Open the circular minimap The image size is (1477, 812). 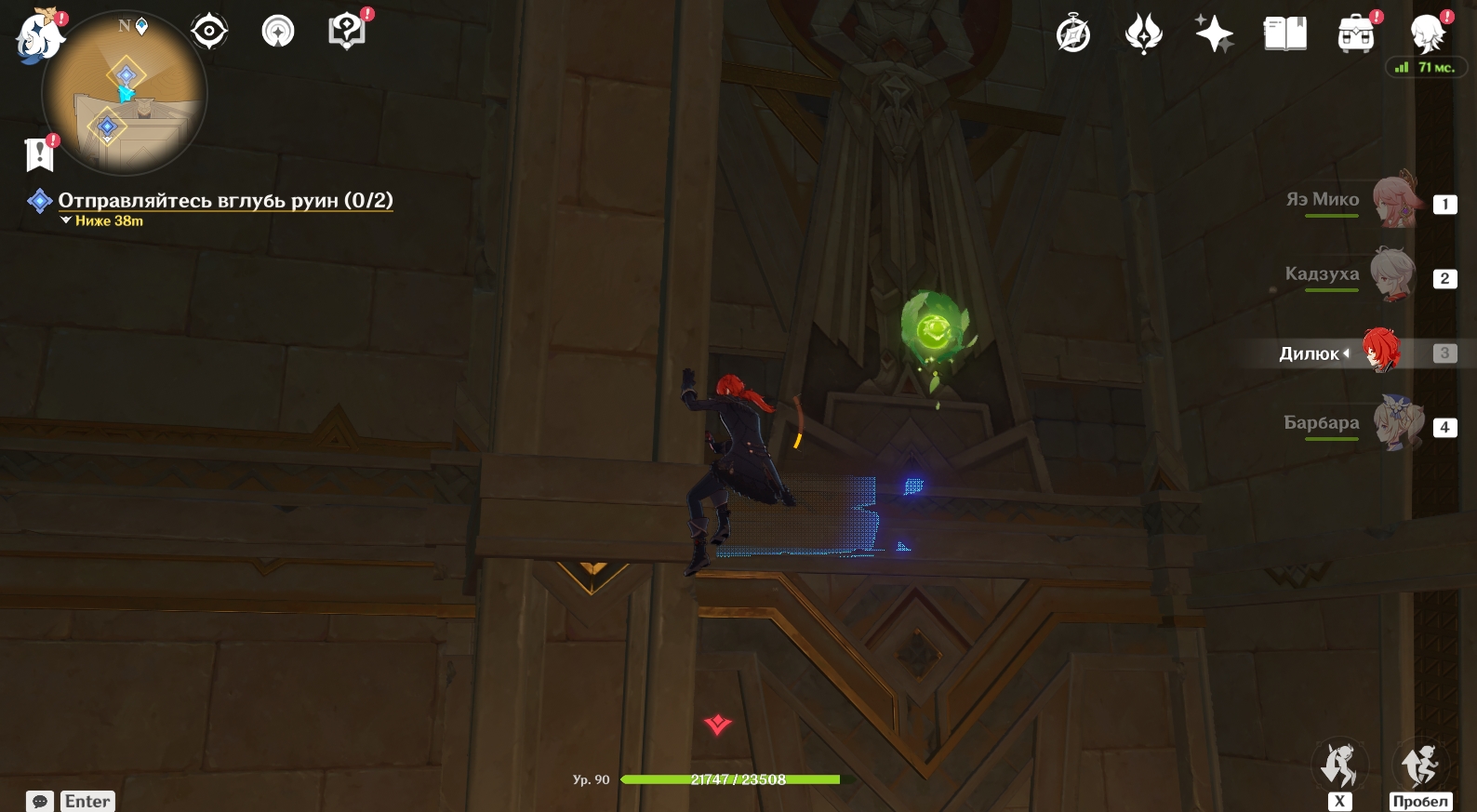125,94
